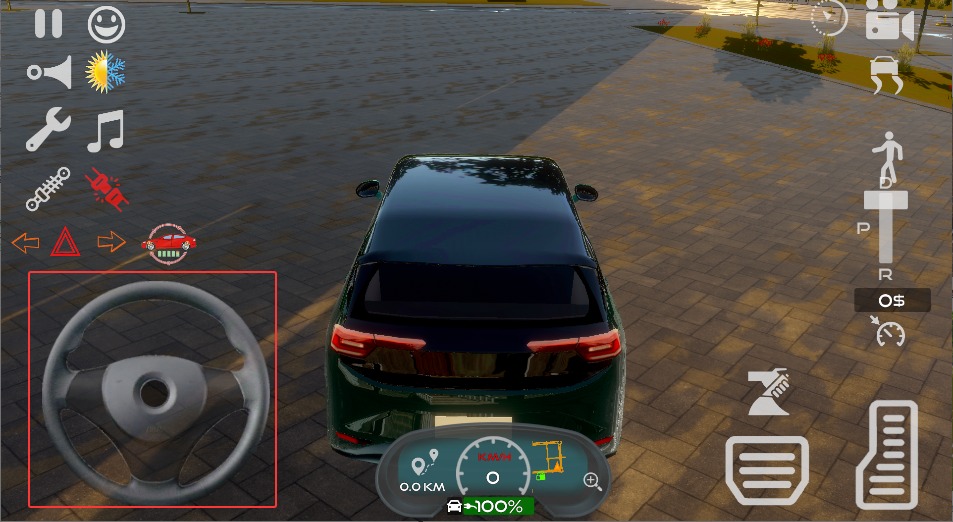Zoom the minimap with the magnifier
The height and width of the screenshot is (522, 953).
click(x=593, y=482)
